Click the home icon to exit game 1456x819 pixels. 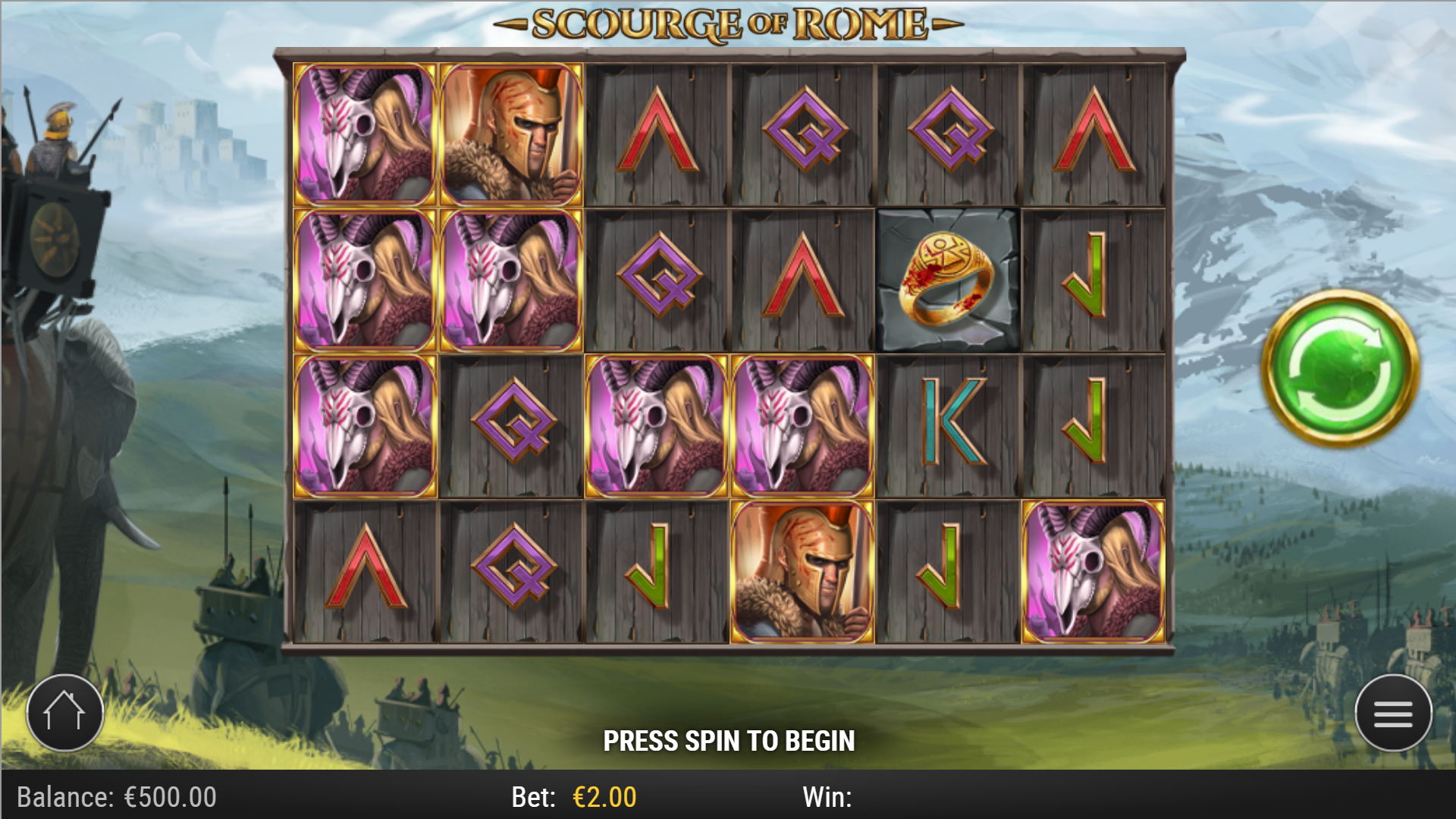(x=64, y=713)
